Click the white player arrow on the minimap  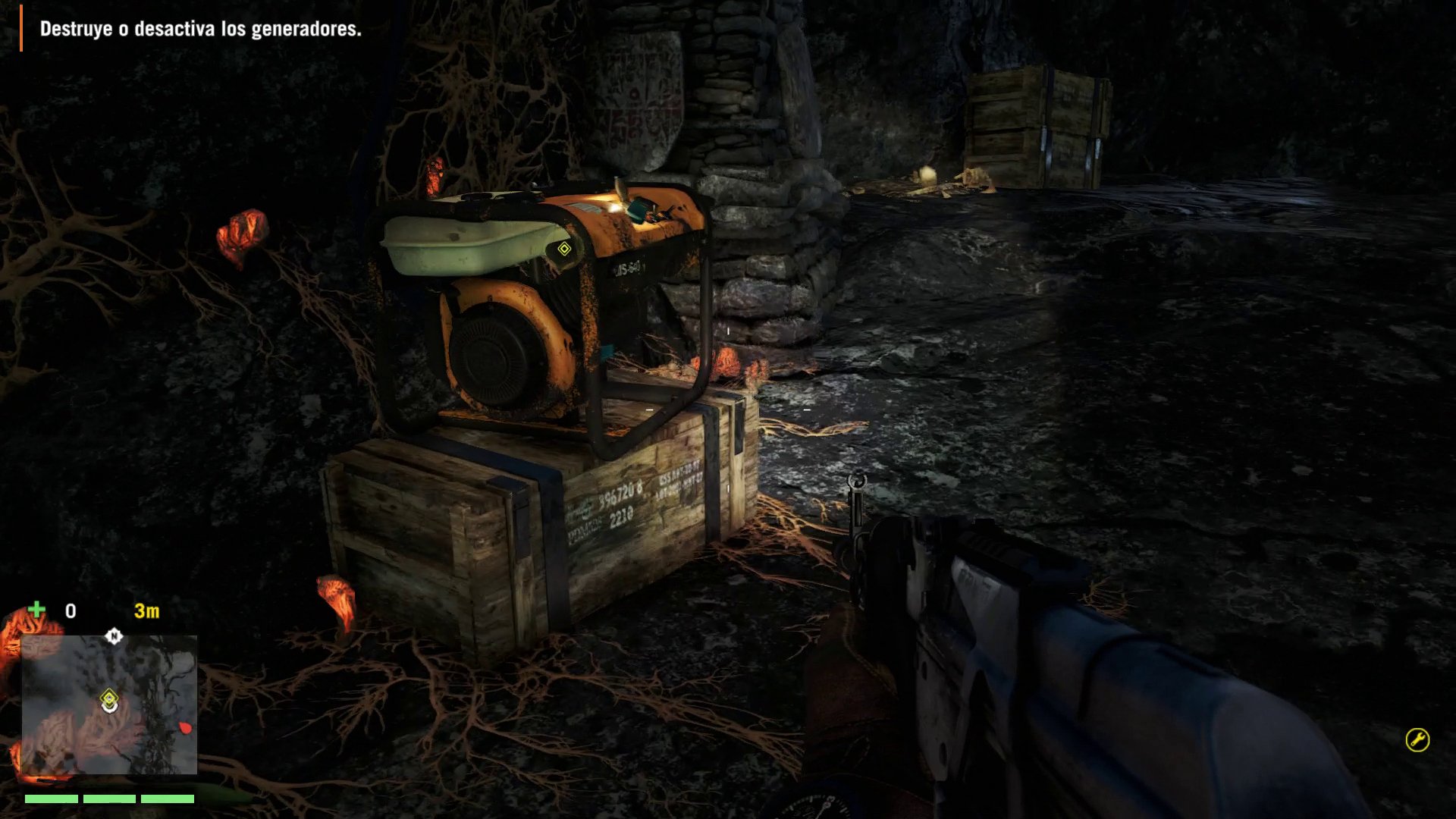point(111,709)
